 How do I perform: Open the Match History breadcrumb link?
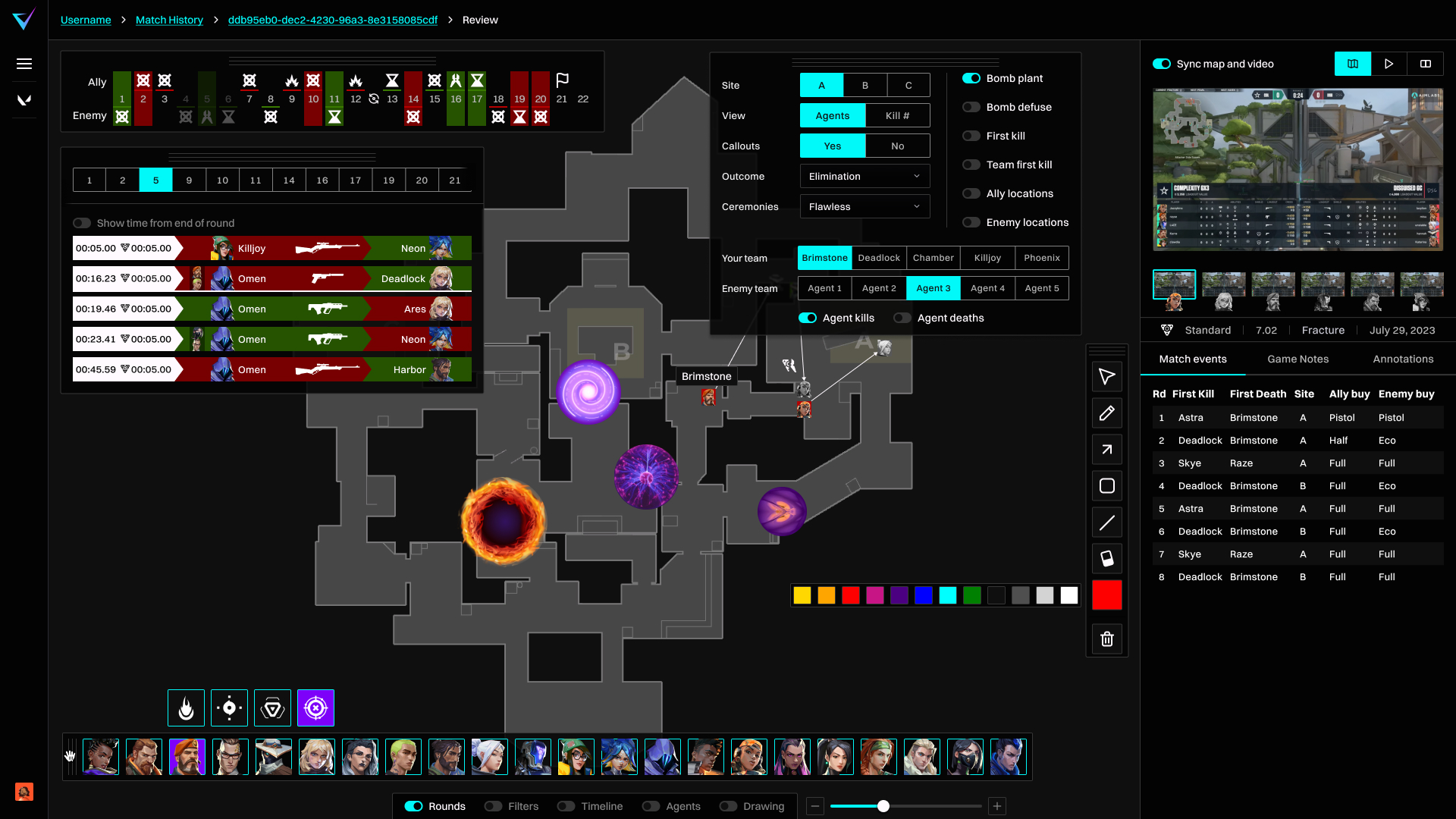pyautogui.click(x=168, y=20)
